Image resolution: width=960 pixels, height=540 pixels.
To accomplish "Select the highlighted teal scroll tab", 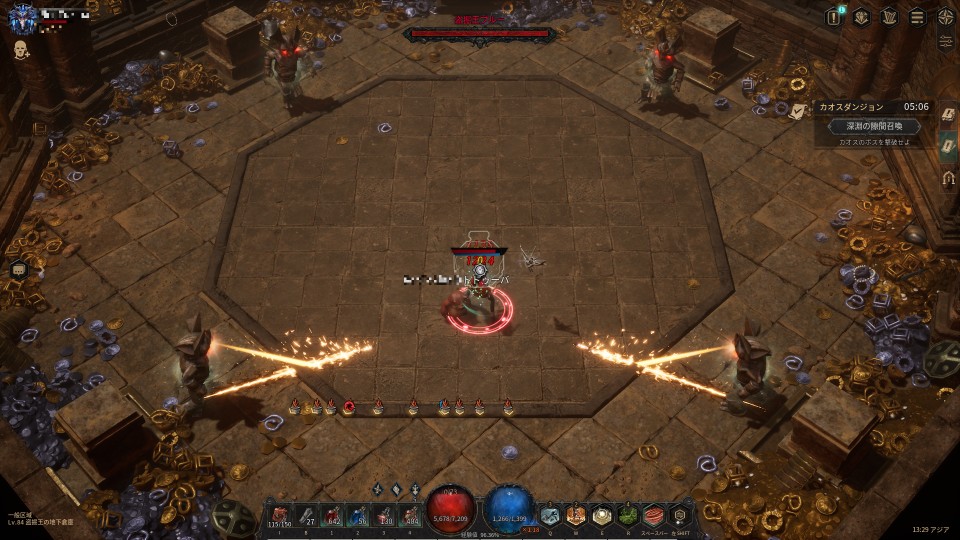I will 948,143.
